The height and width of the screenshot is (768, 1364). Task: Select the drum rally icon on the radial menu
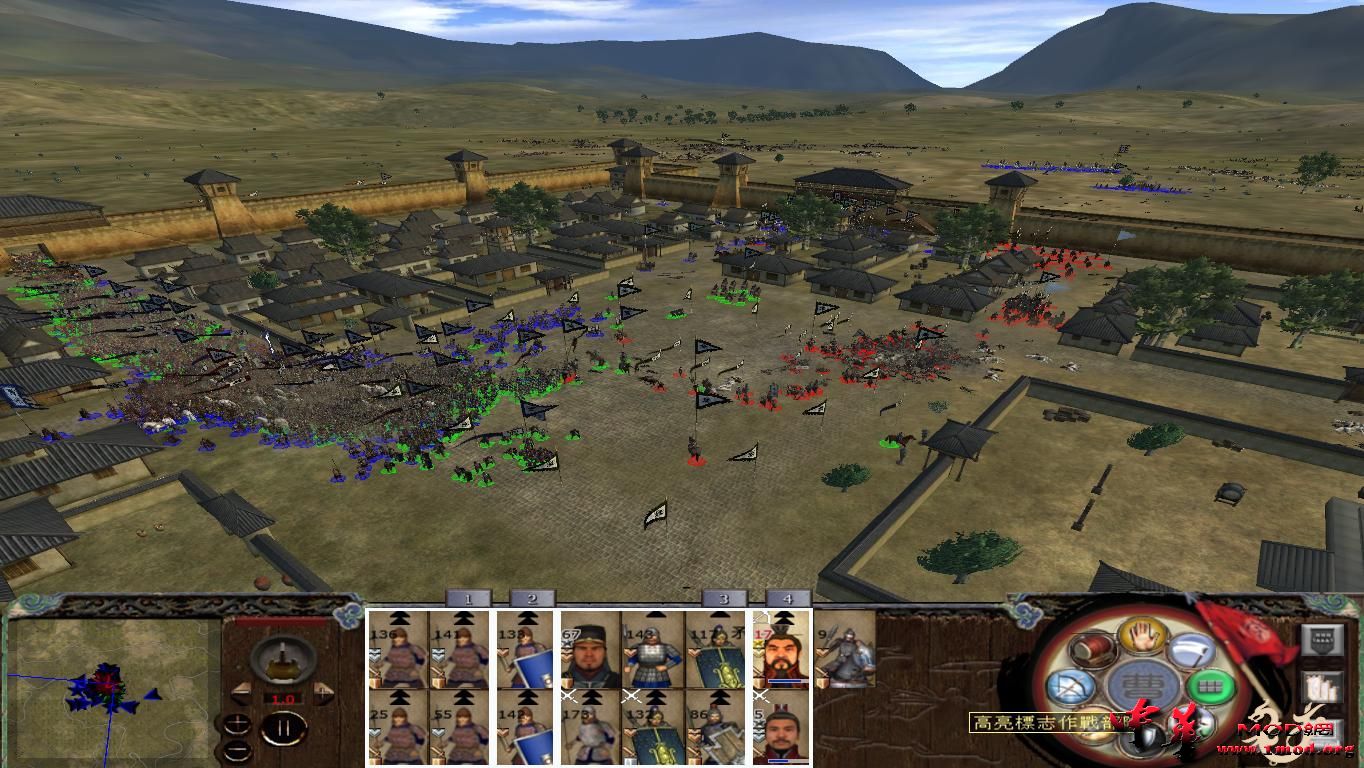[x=1091, y=649]
